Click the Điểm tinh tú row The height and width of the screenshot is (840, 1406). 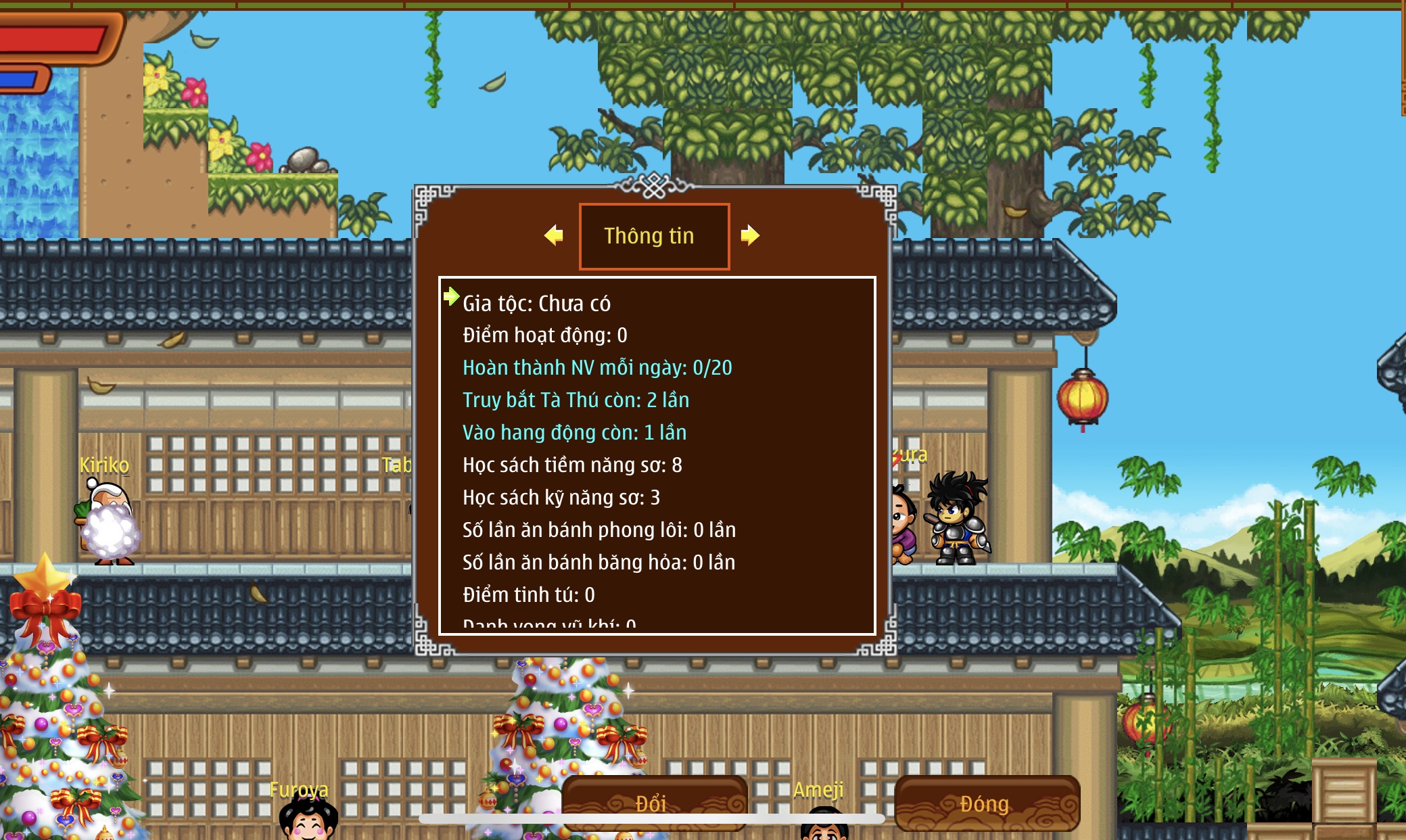[x=528, y=595]
